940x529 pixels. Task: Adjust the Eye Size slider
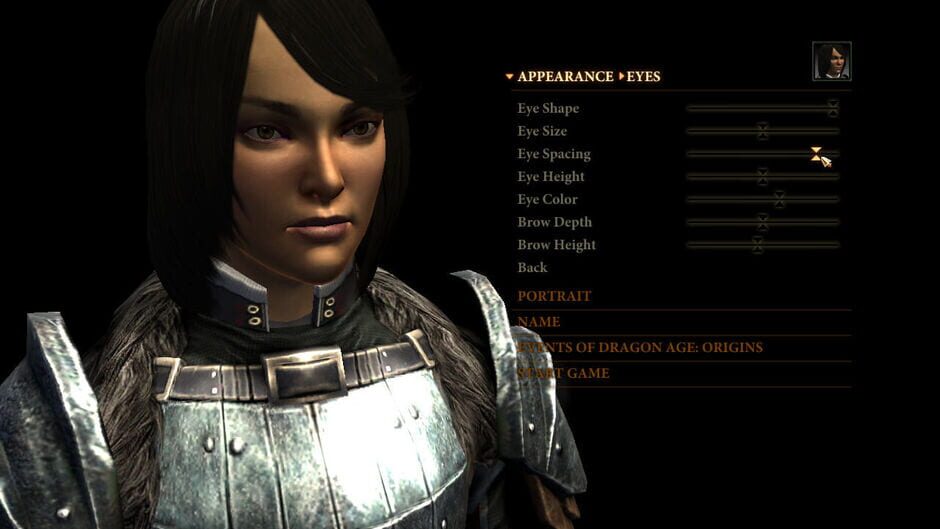[x=762, y=131]
